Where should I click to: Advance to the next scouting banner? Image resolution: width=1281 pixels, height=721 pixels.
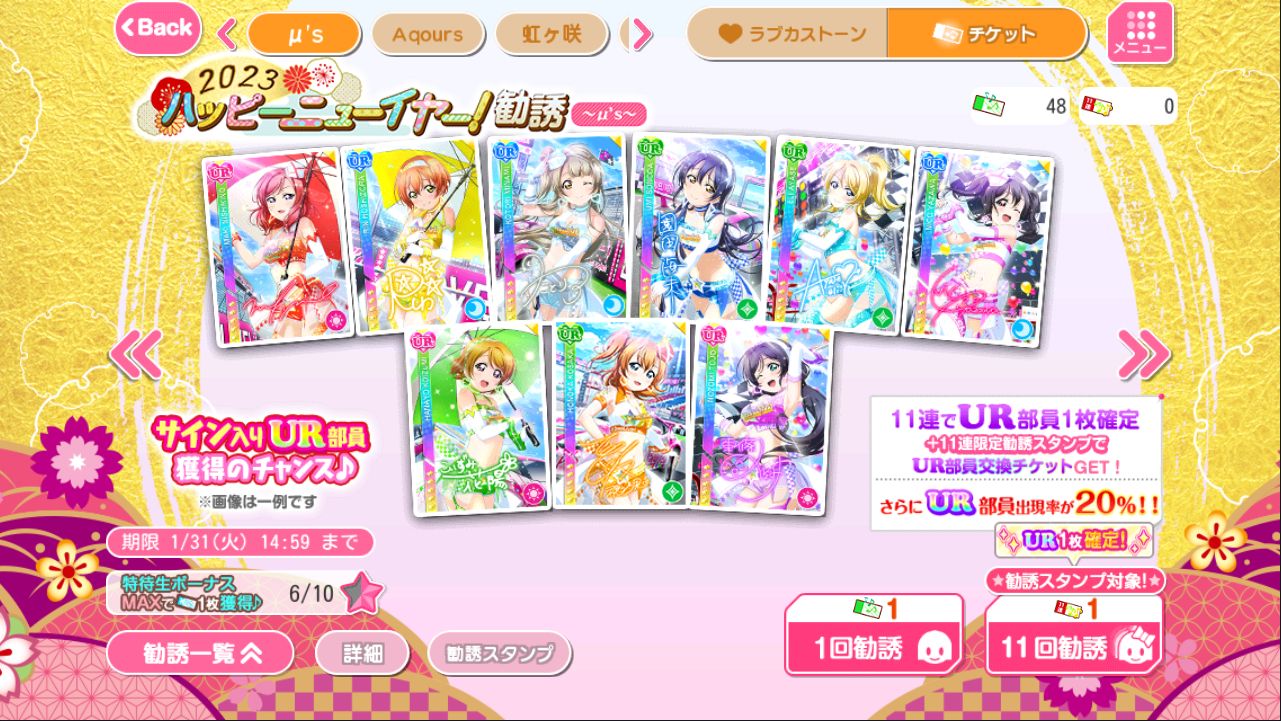pos(1144,353)
